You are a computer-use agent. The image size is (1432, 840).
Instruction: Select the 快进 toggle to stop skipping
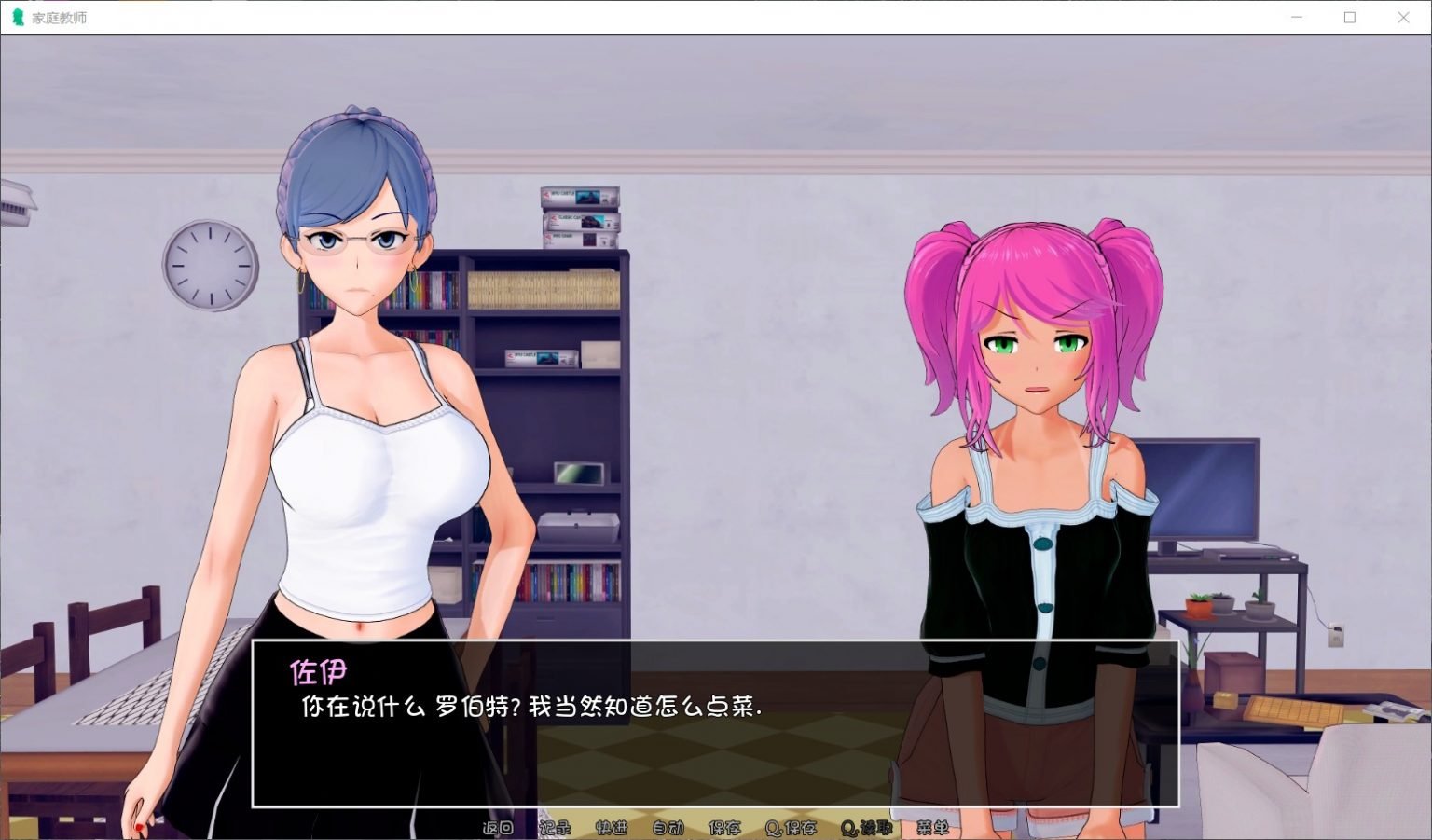coord(613,828)
